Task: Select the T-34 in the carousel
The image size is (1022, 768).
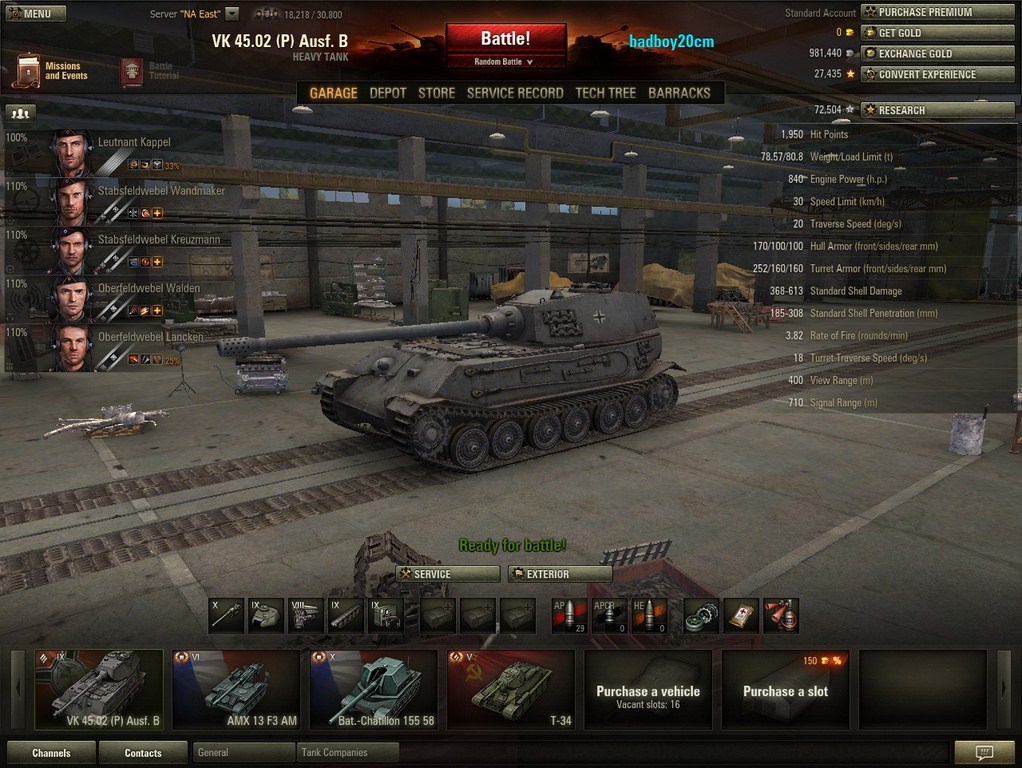Action: tap(510, 690)
